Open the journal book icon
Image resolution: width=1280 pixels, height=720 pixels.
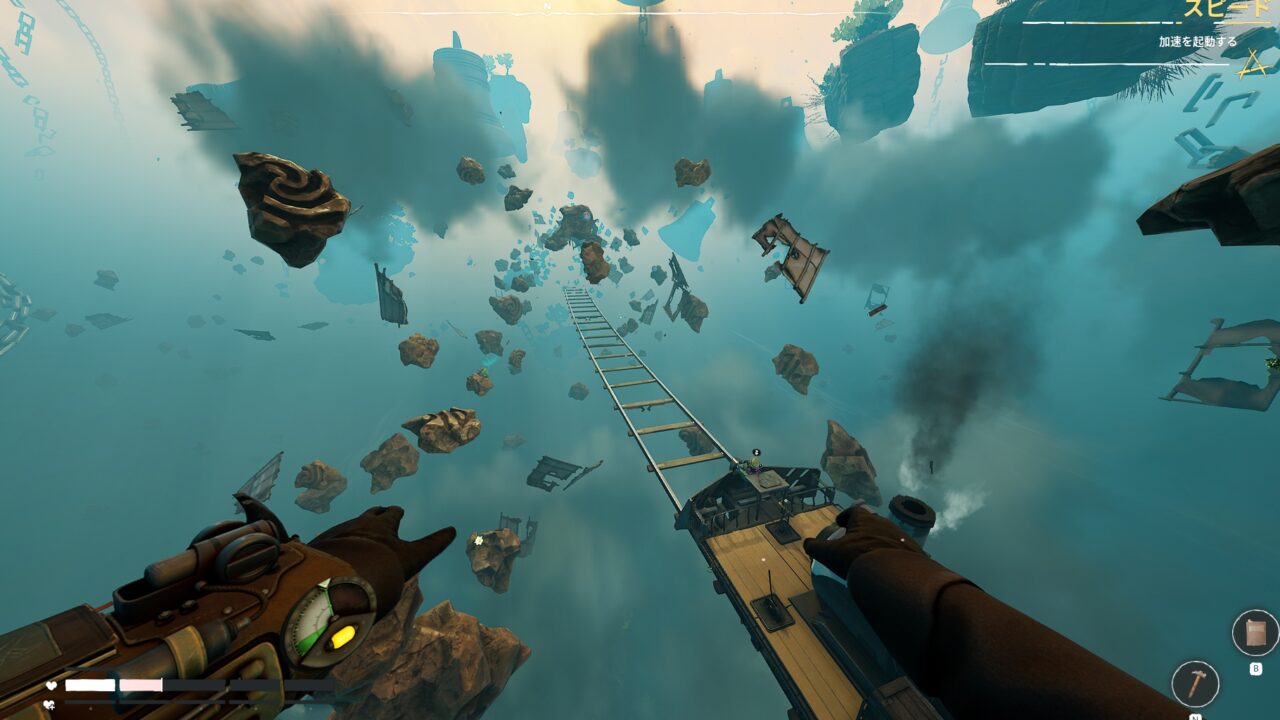(1255, 633)
